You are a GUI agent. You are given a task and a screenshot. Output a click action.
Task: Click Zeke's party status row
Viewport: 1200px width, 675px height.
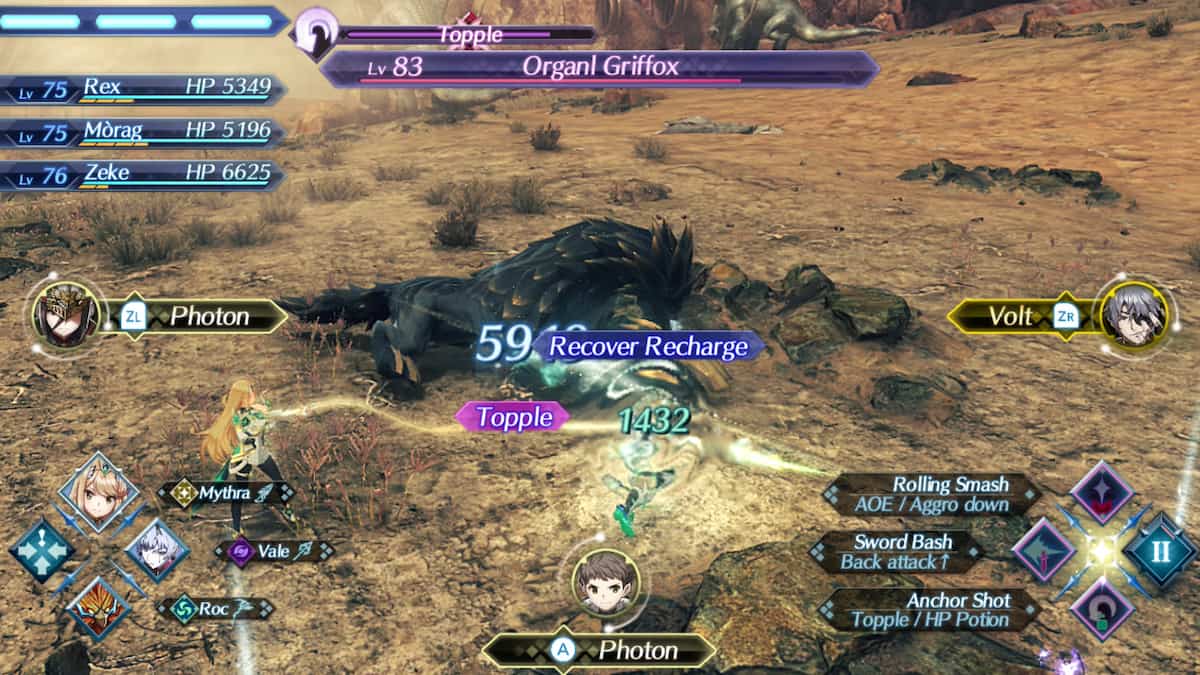[143, 174]
